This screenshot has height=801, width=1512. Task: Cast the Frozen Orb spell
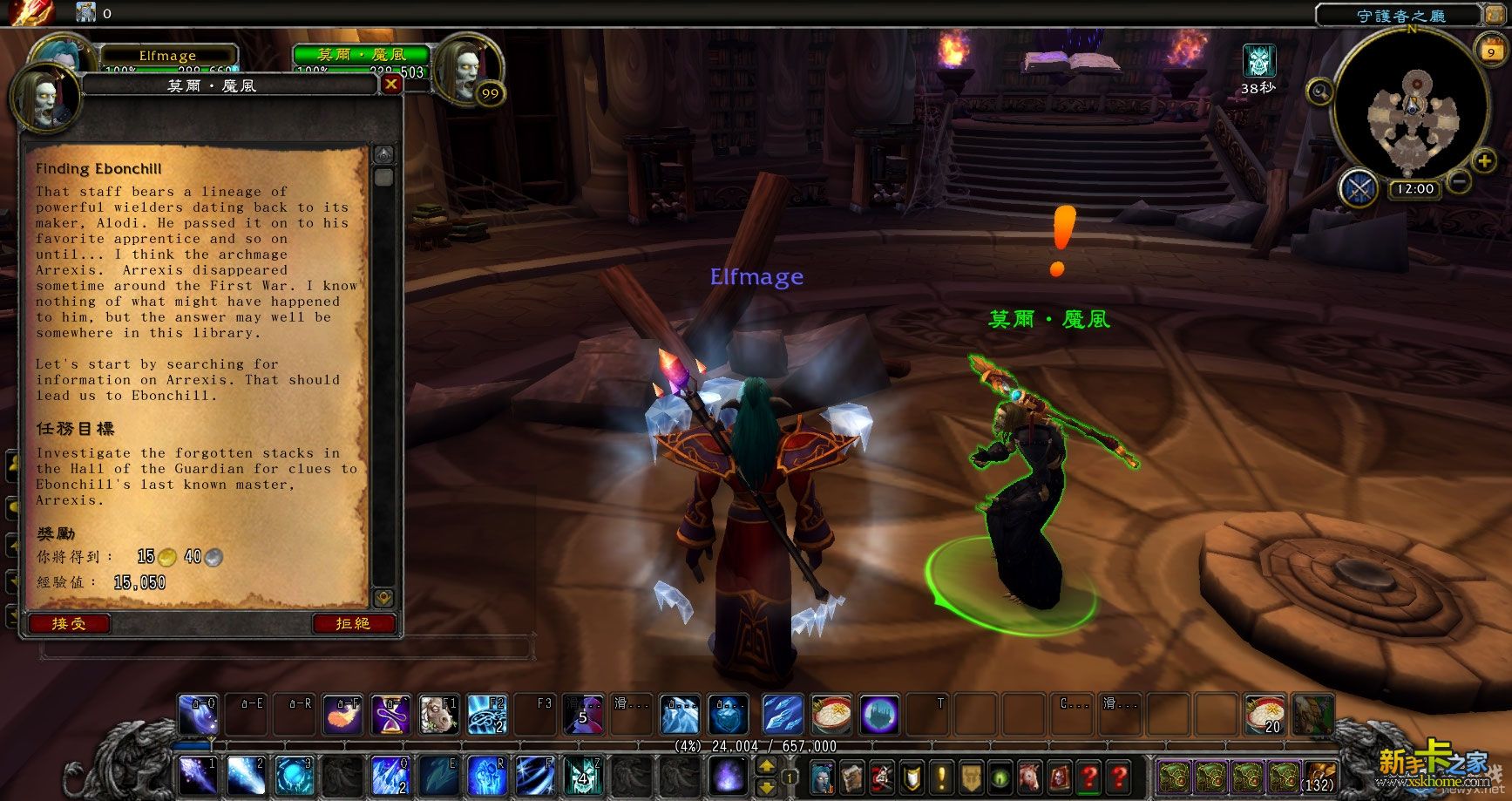[x=295, y=775]
